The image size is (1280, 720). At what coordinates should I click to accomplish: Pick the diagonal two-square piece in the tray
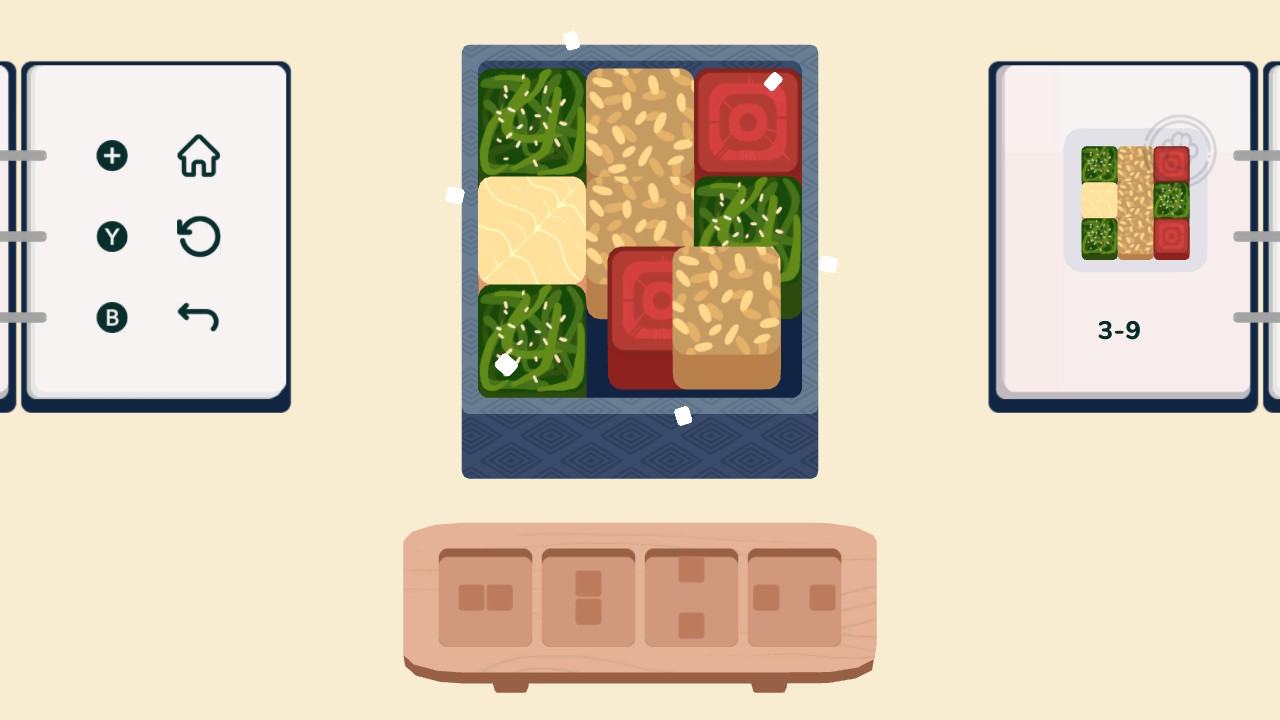point(691,595)
